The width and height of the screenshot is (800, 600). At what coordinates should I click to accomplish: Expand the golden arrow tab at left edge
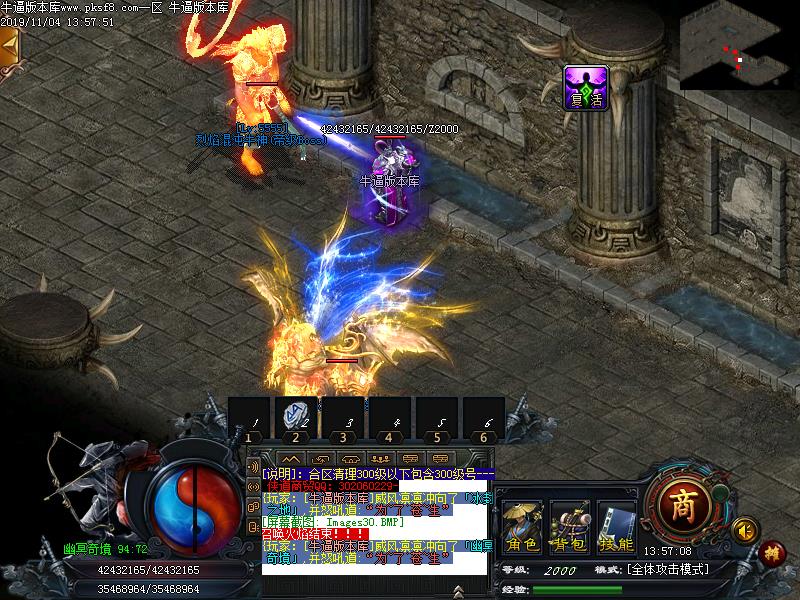click(9, 46)
